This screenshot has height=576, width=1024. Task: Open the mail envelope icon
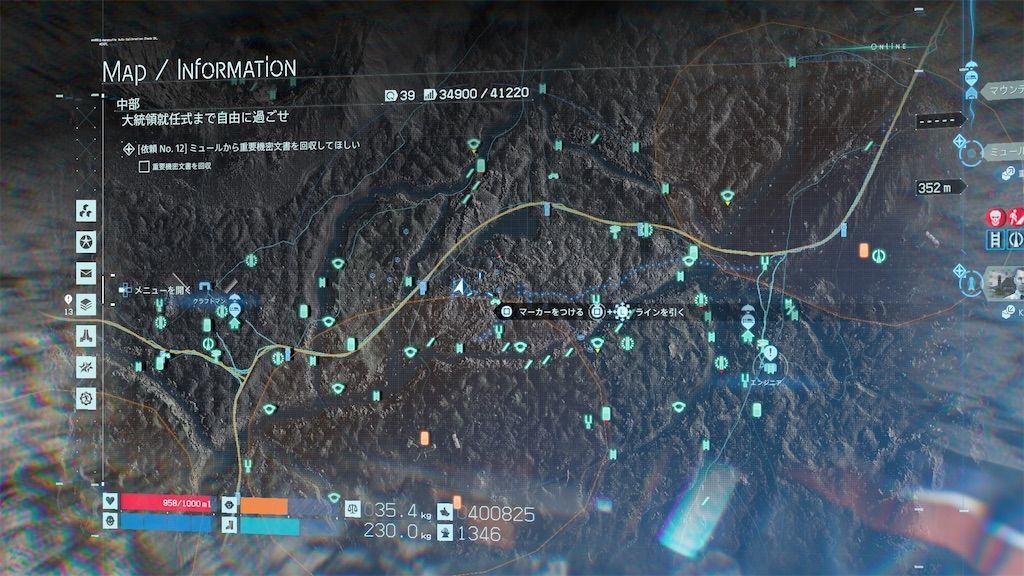click(86, 272)
